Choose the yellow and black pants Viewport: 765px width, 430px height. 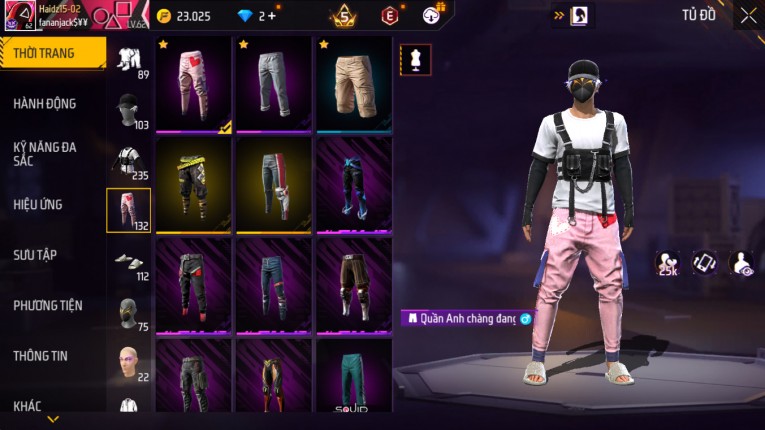point(194,185)
